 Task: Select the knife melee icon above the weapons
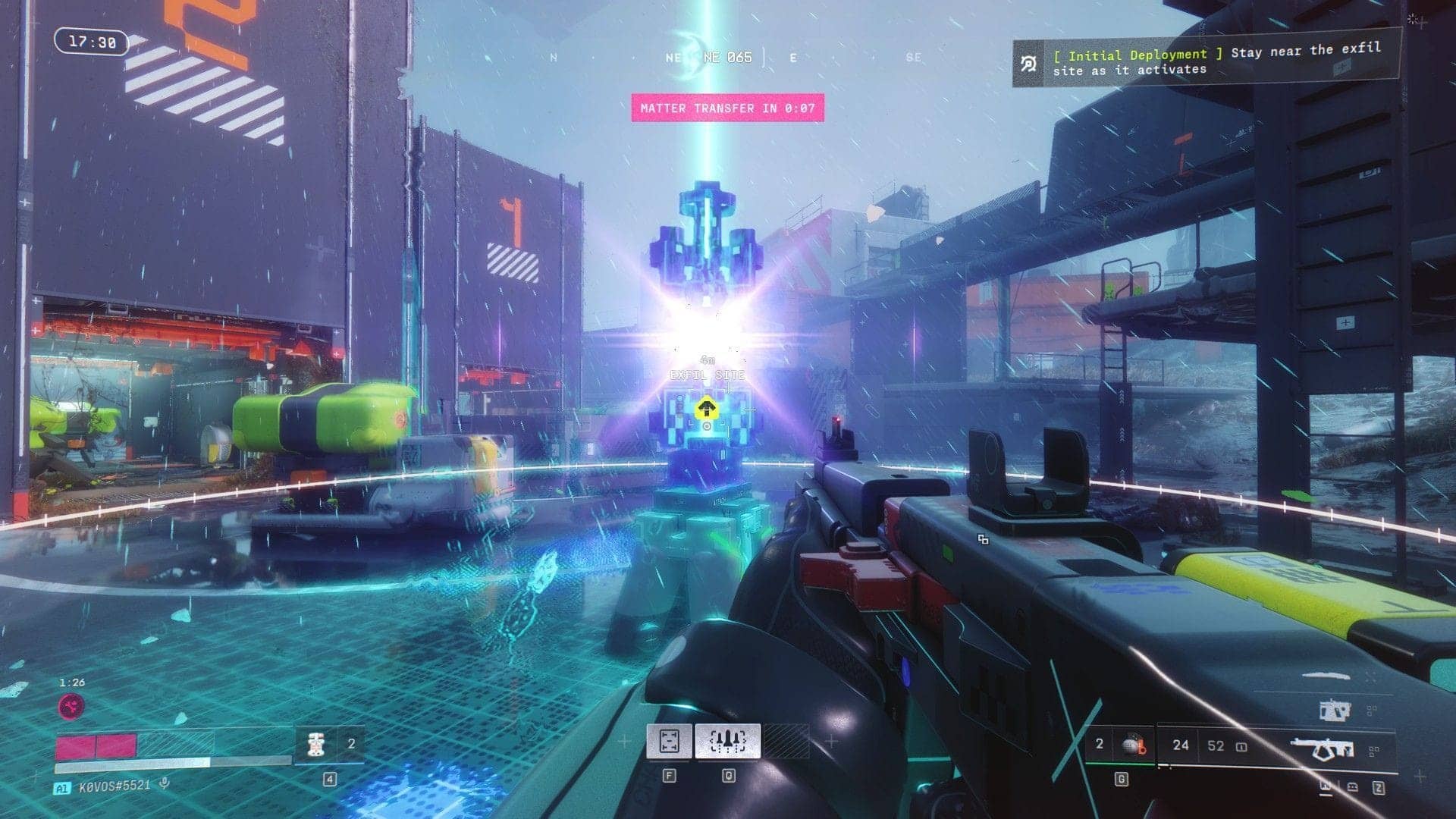point(1326,676)
